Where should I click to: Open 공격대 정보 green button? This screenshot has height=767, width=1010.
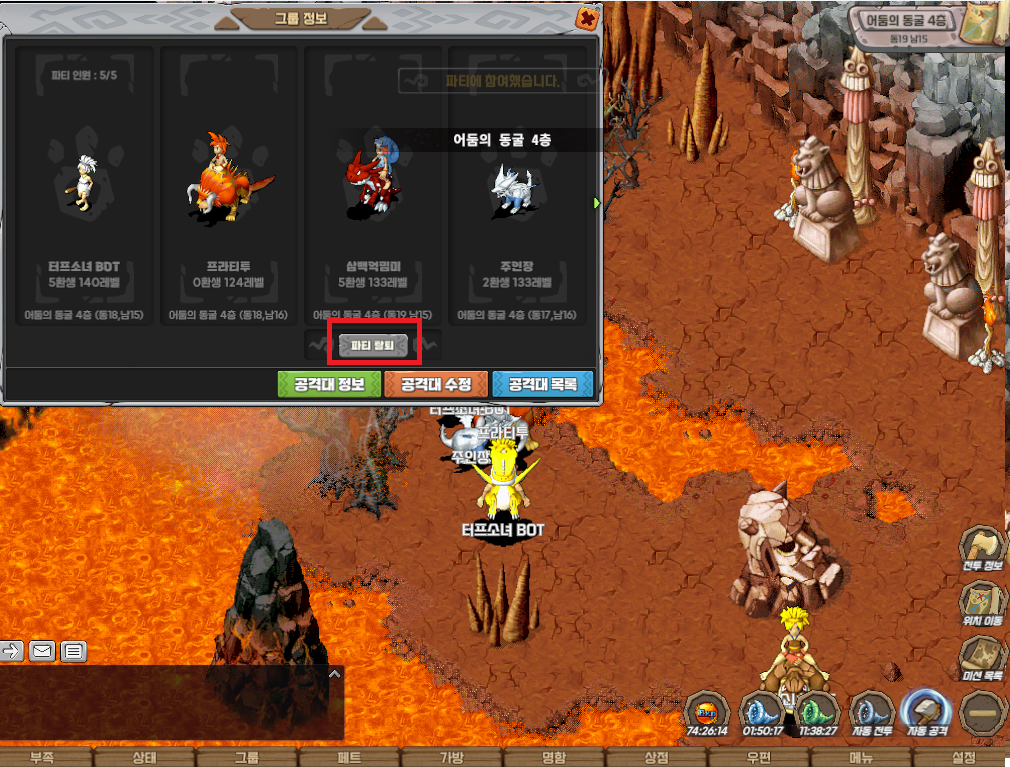(x=329, y=384)
